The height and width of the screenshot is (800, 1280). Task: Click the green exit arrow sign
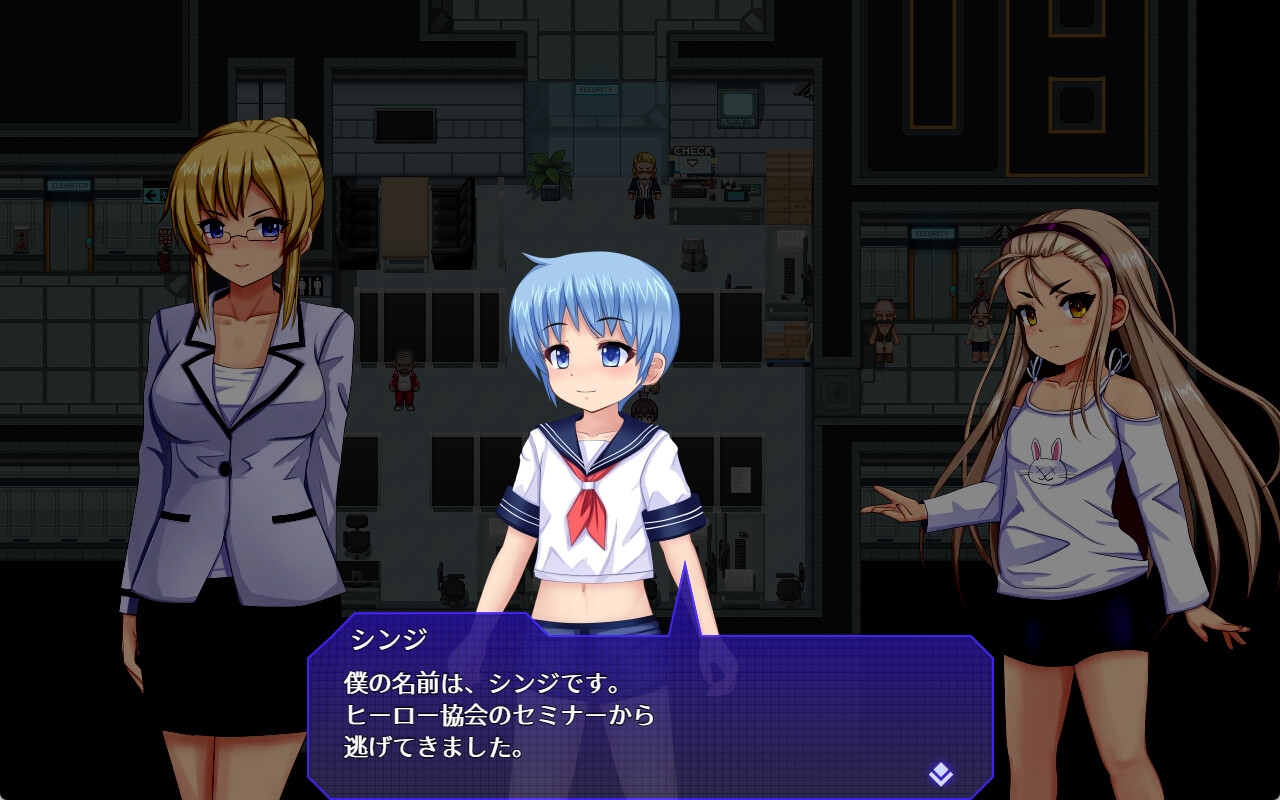point(153,194)
